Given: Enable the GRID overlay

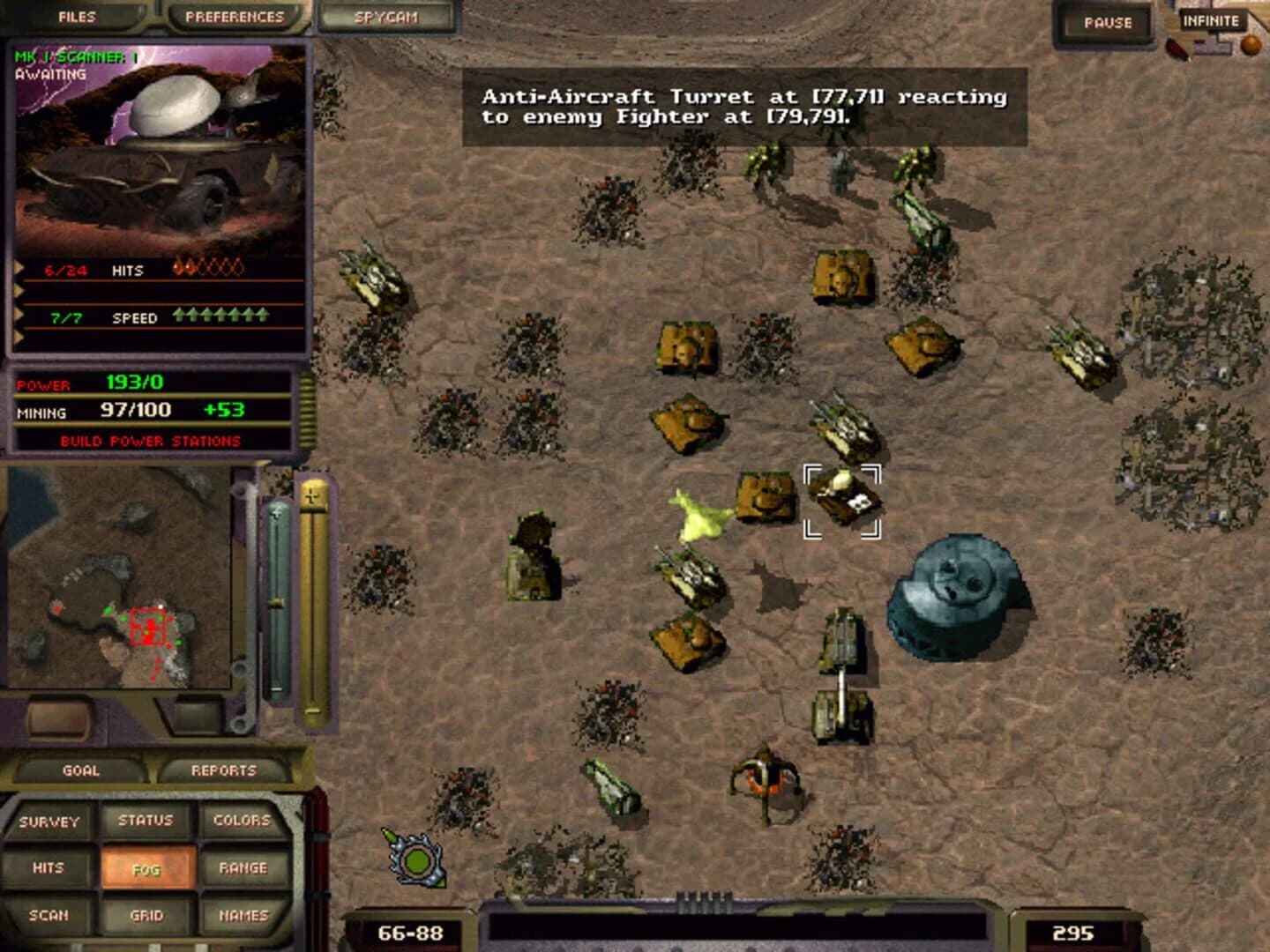Looking at the screenshot, I should tap(145, 915).
